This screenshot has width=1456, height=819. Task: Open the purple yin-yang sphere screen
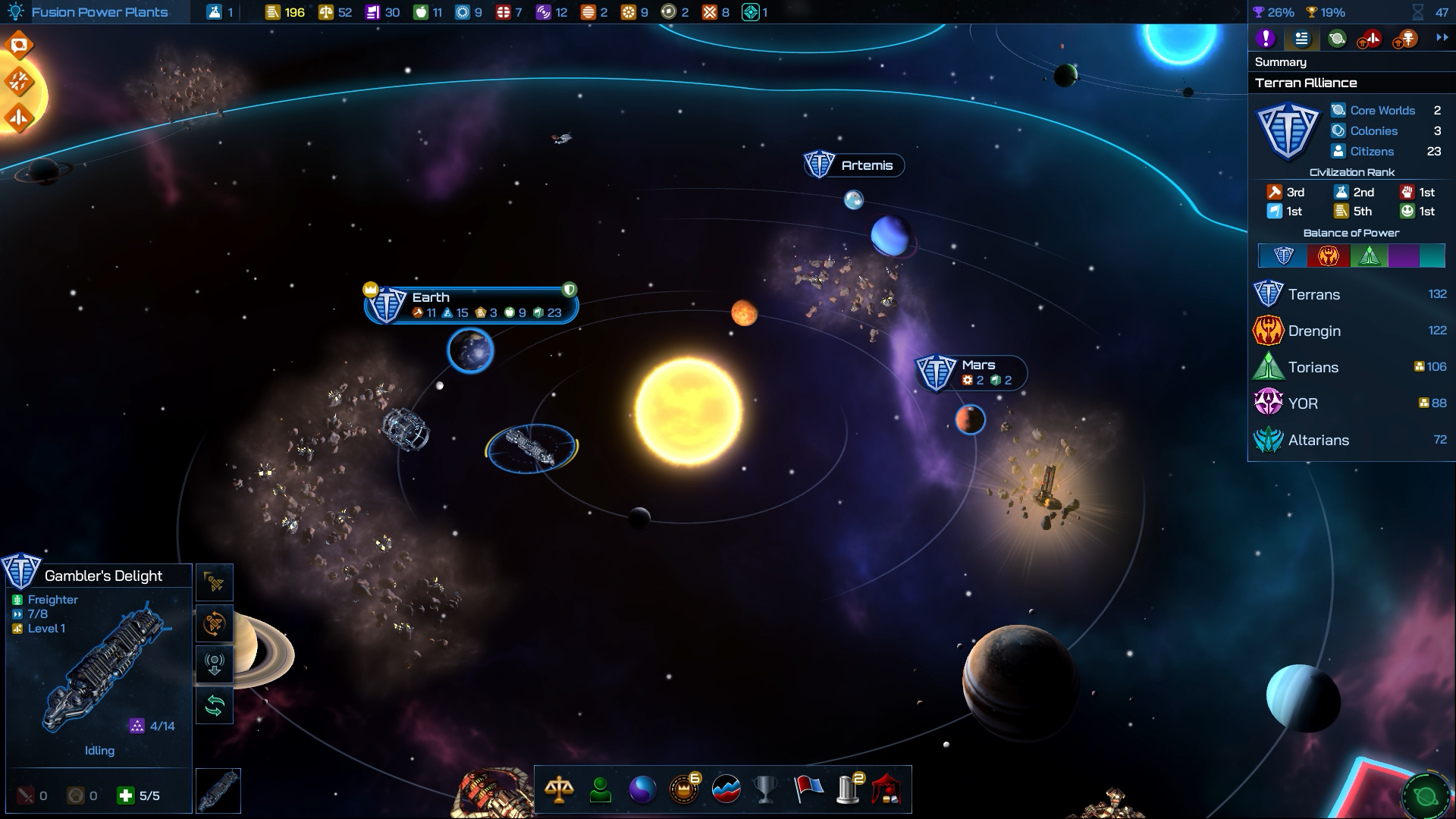pyautogui.click(x=642, y=789)
